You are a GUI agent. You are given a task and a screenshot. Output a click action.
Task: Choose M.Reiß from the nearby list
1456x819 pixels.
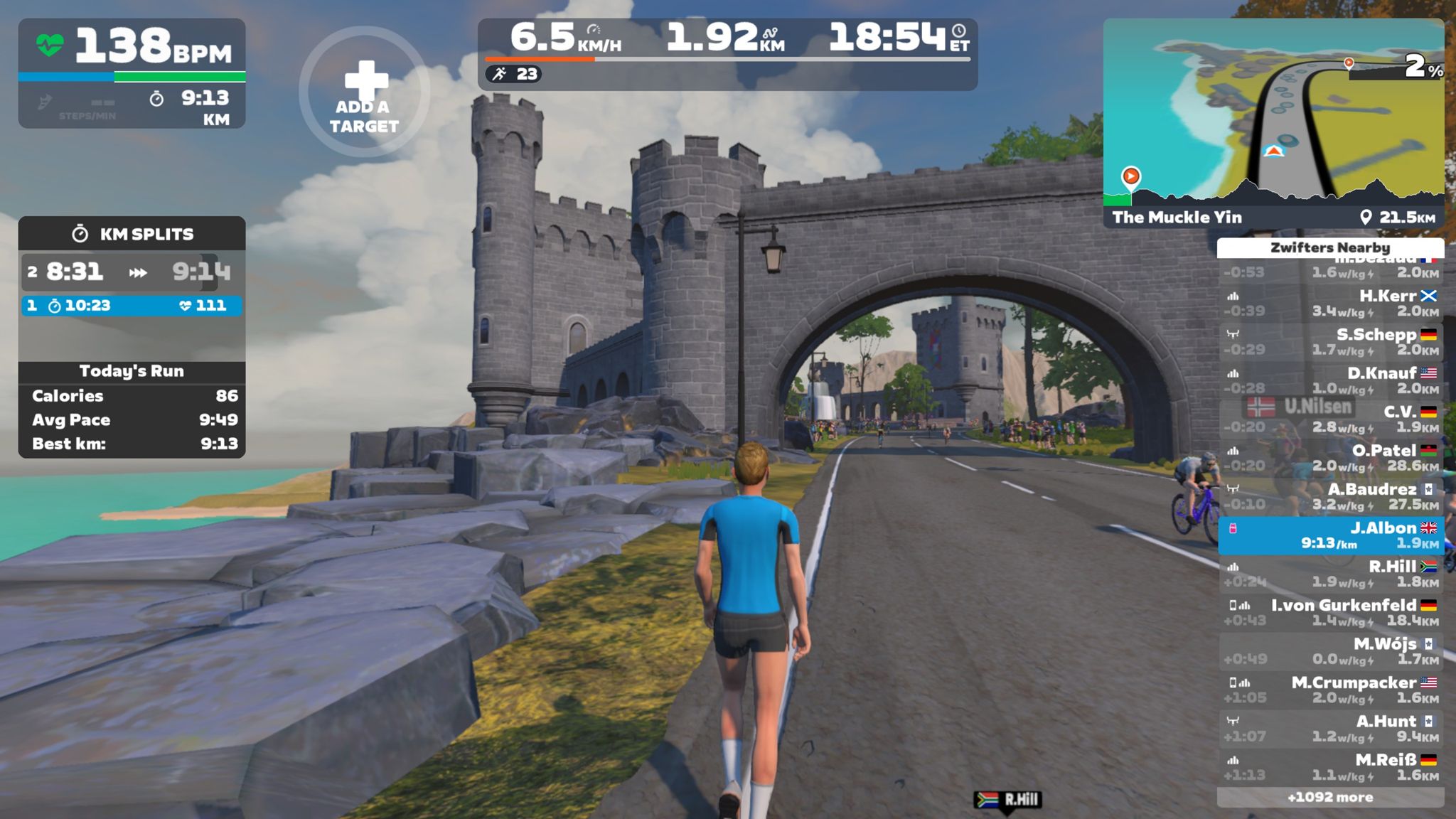tap(1330, 767)
